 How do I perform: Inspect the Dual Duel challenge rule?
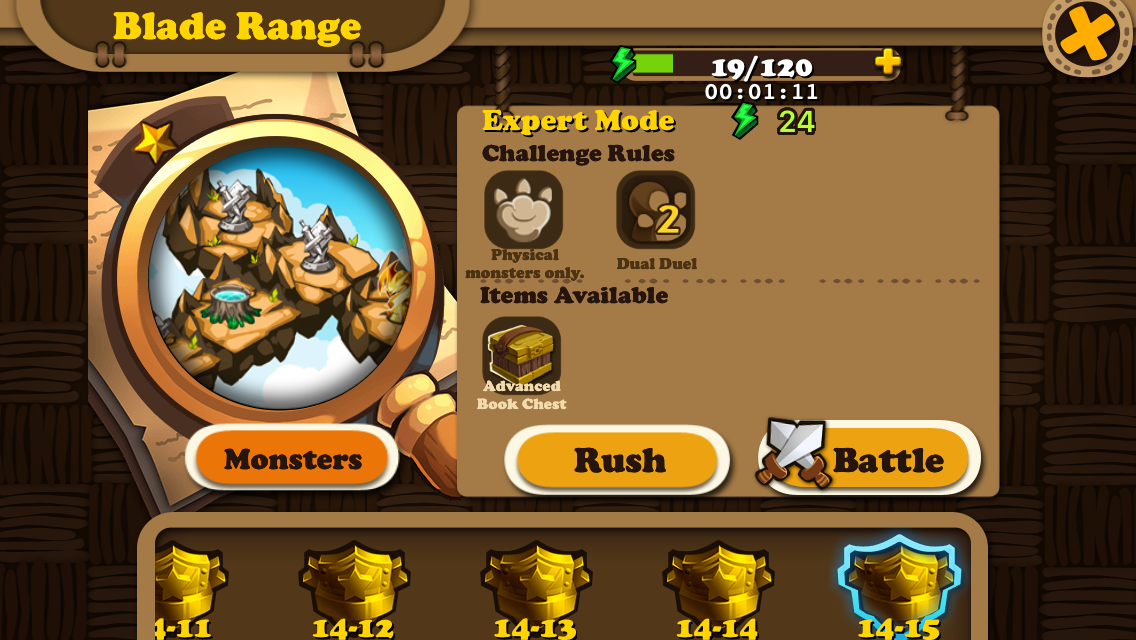[x=655, y=210]
